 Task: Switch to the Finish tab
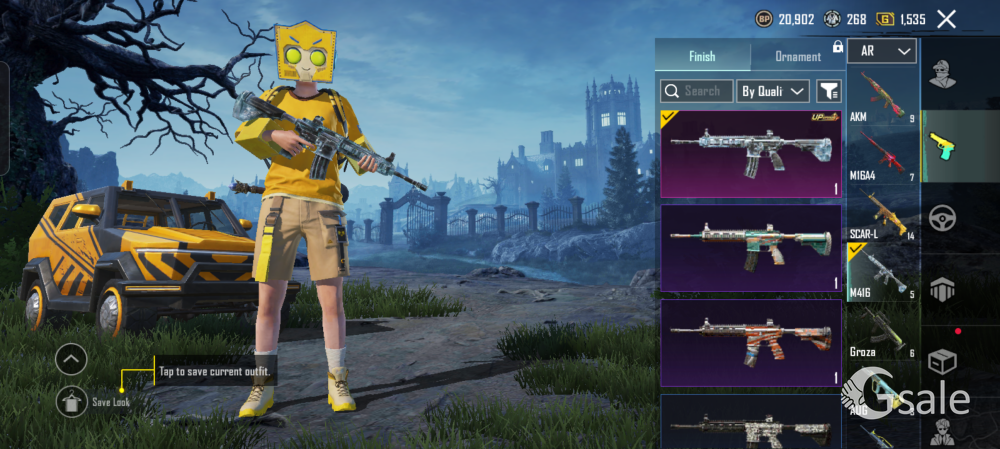702,57
